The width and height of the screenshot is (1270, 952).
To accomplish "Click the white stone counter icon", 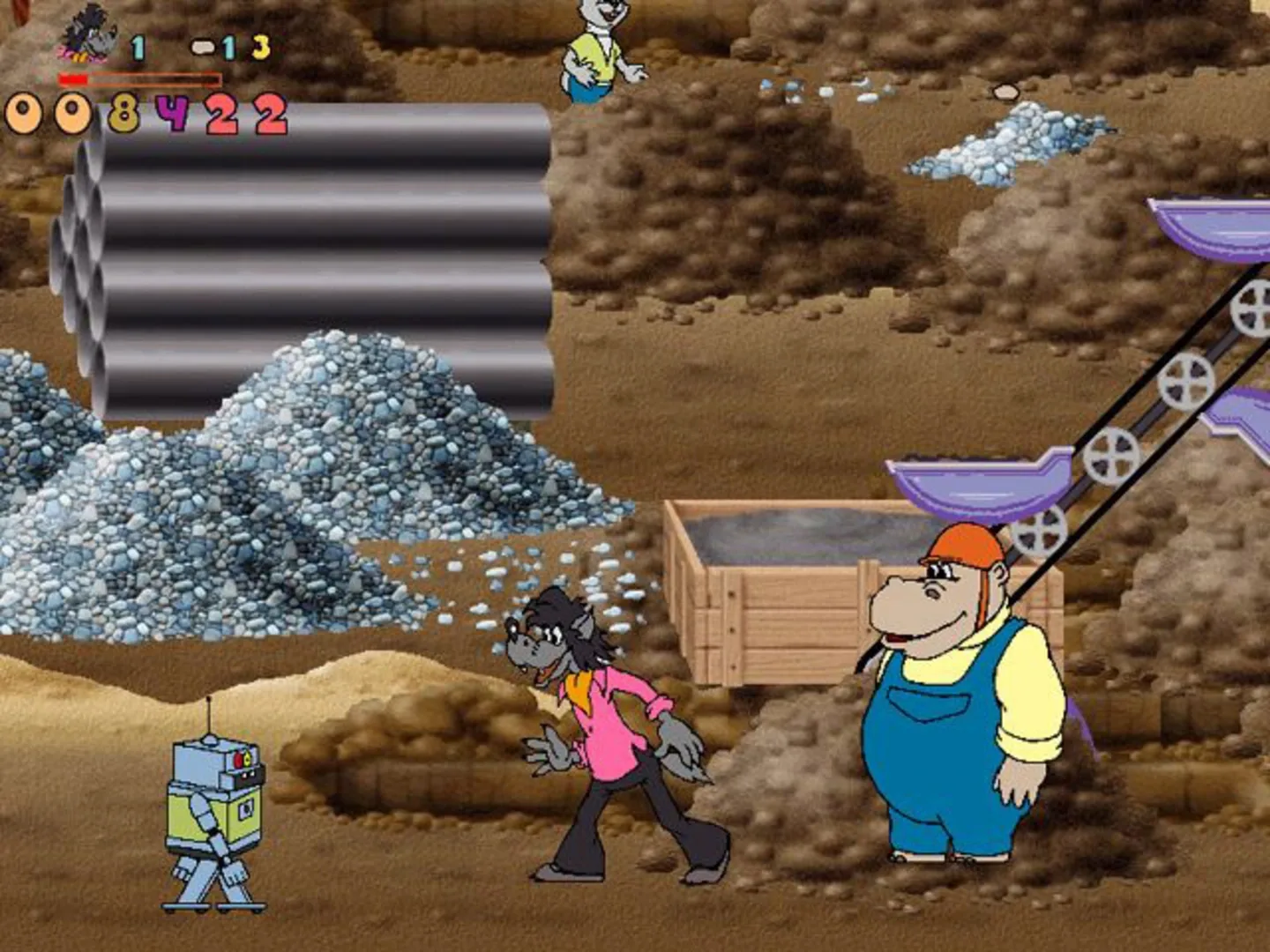I will 203,44.
